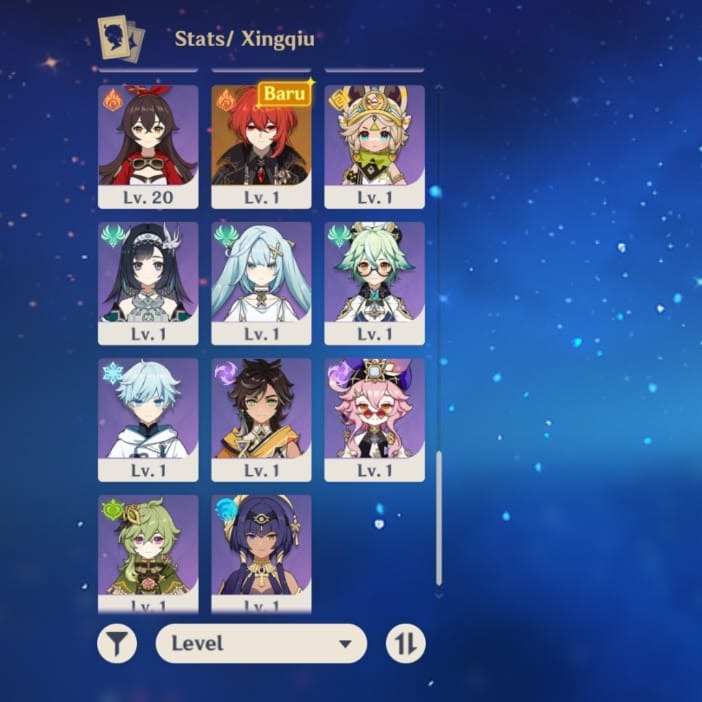
Task: Select Amber's Lv. 20 character card
Action: 148,146
